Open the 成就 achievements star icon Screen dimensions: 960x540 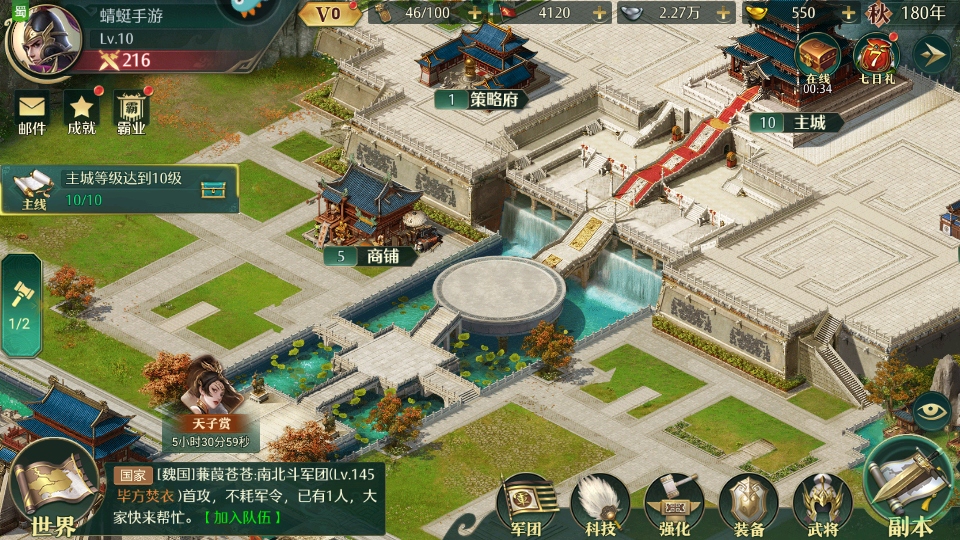click(81, 112)
